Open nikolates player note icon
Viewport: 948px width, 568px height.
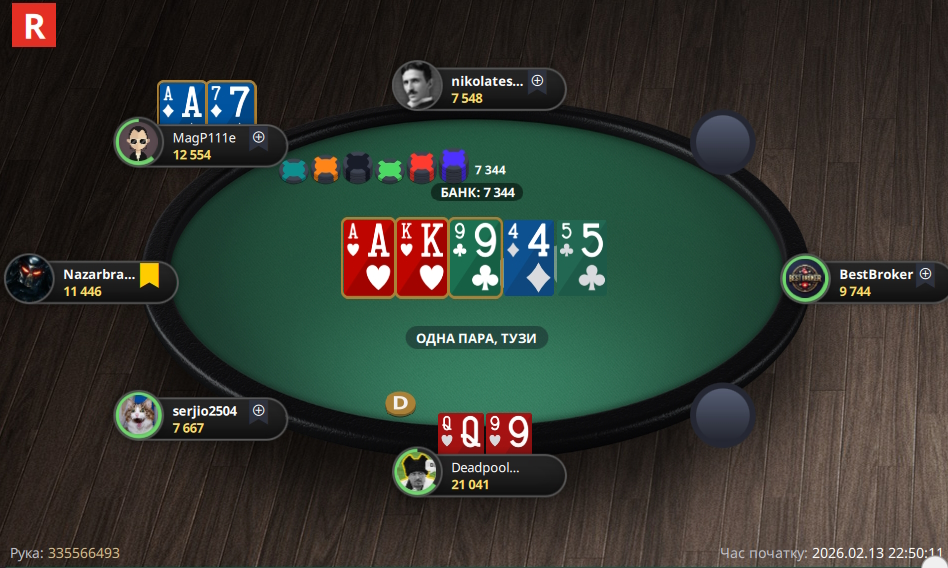coord(537,81)
